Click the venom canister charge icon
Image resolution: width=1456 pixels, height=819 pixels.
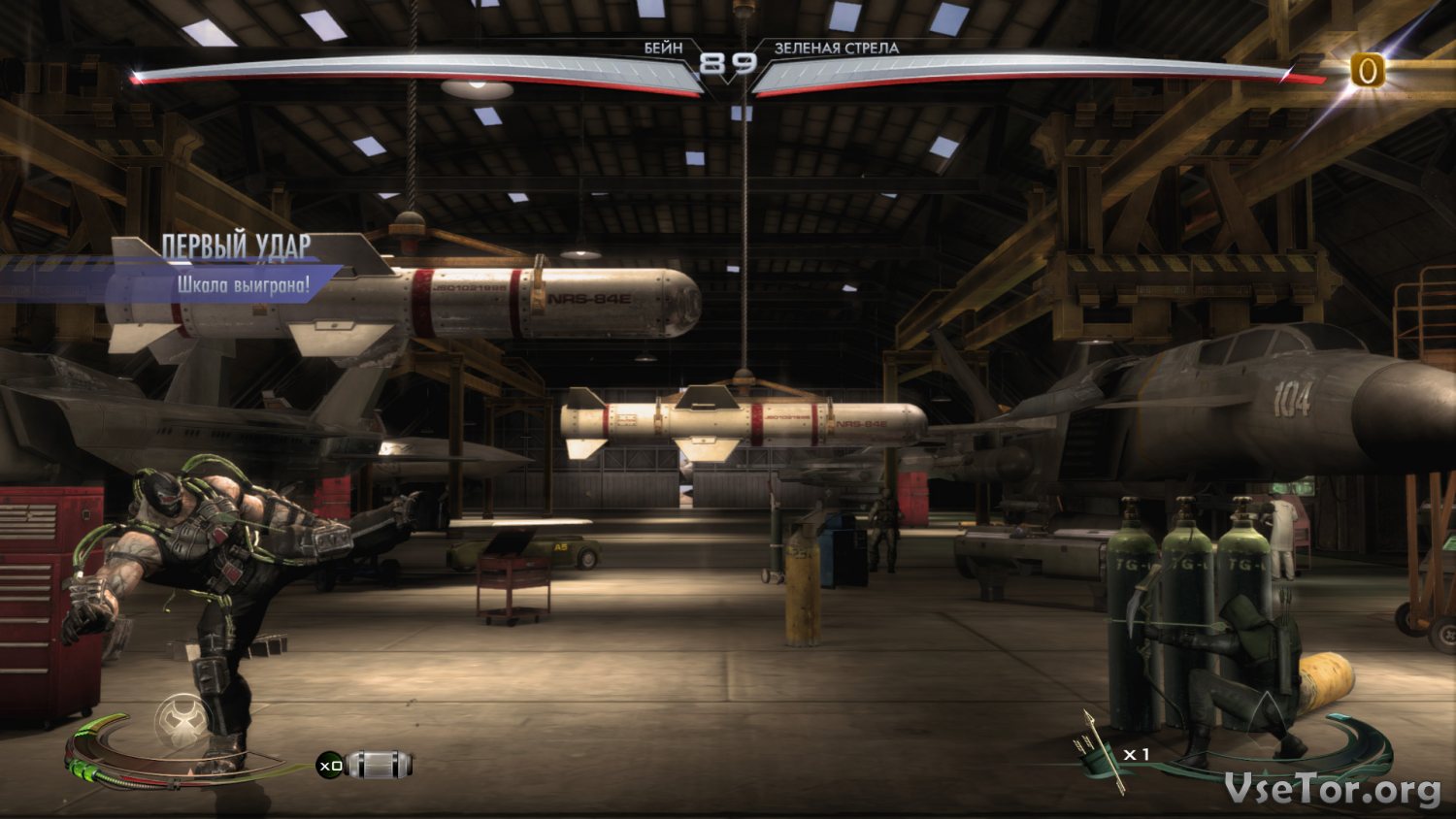(x=380, y=765)
